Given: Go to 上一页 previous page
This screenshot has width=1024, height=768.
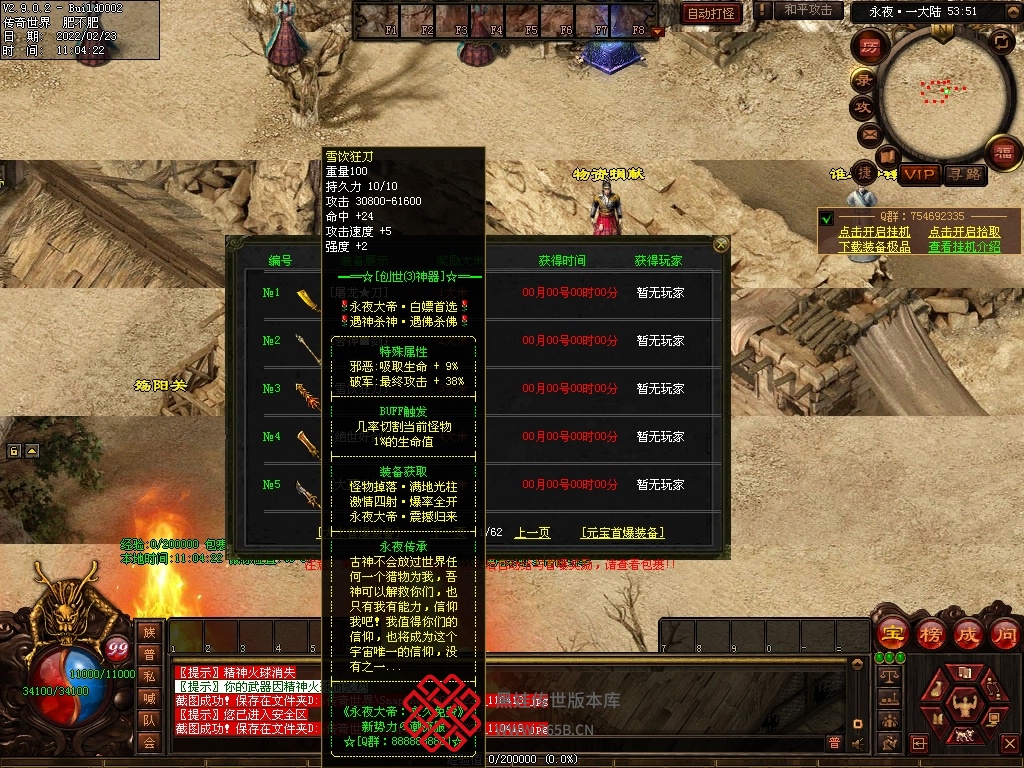Looking at the screenshot, I should pyautogui.click(x=532, y=533).
